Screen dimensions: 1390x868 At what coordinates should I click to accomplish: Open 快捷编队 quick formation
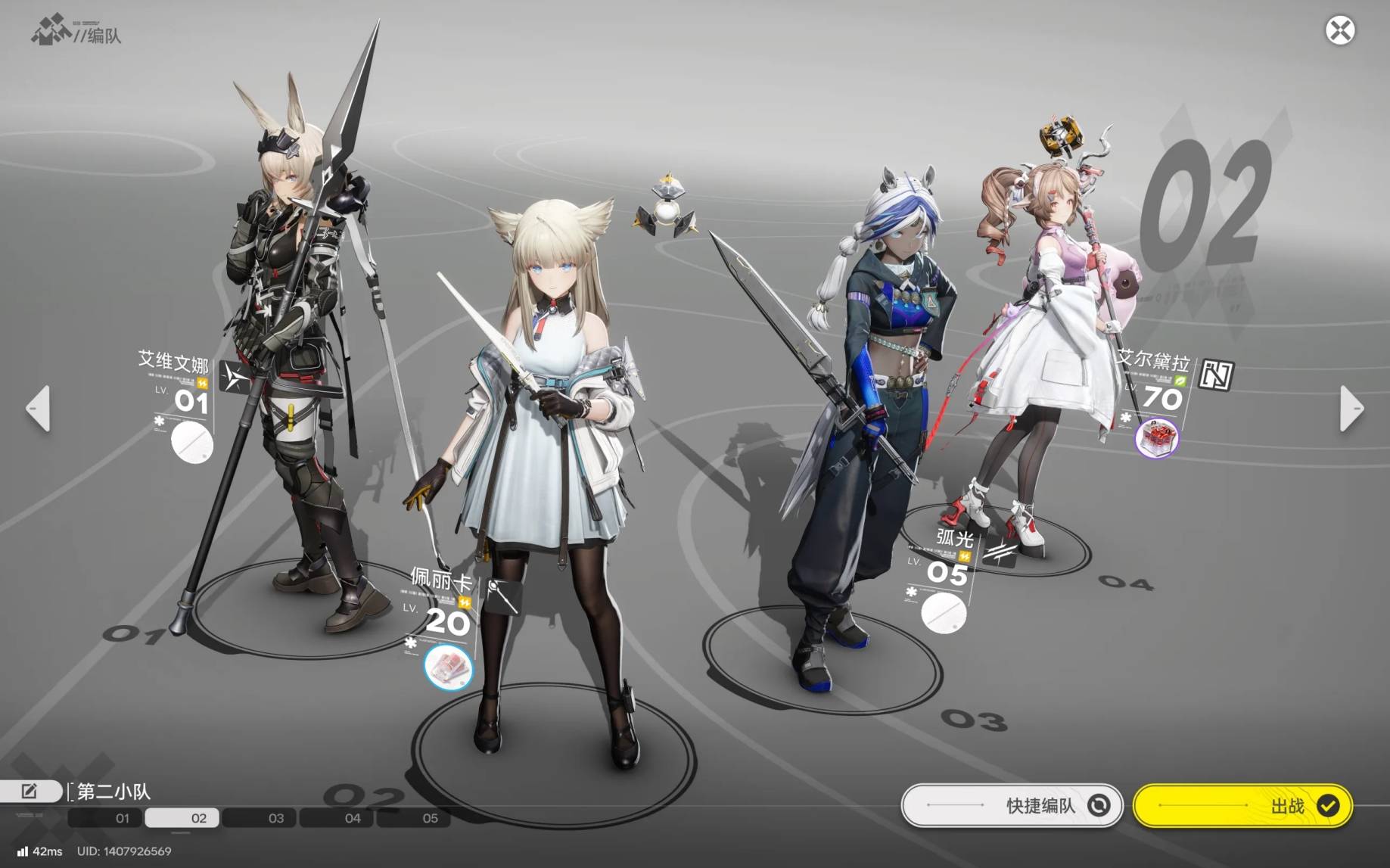point(1012,805)
